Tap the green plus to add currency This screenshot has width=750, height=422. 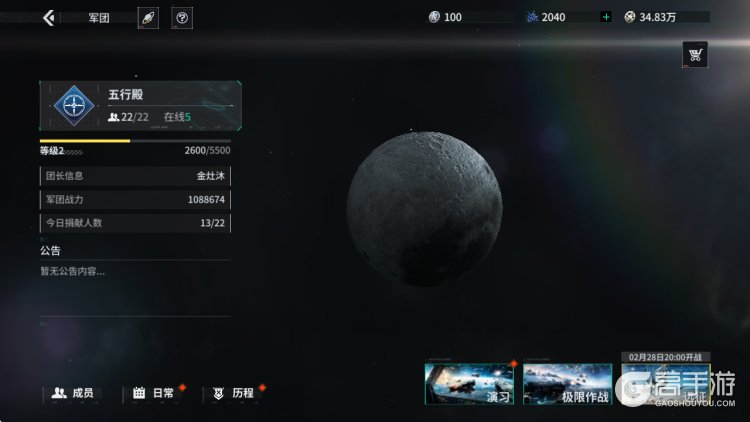(606, 17)
